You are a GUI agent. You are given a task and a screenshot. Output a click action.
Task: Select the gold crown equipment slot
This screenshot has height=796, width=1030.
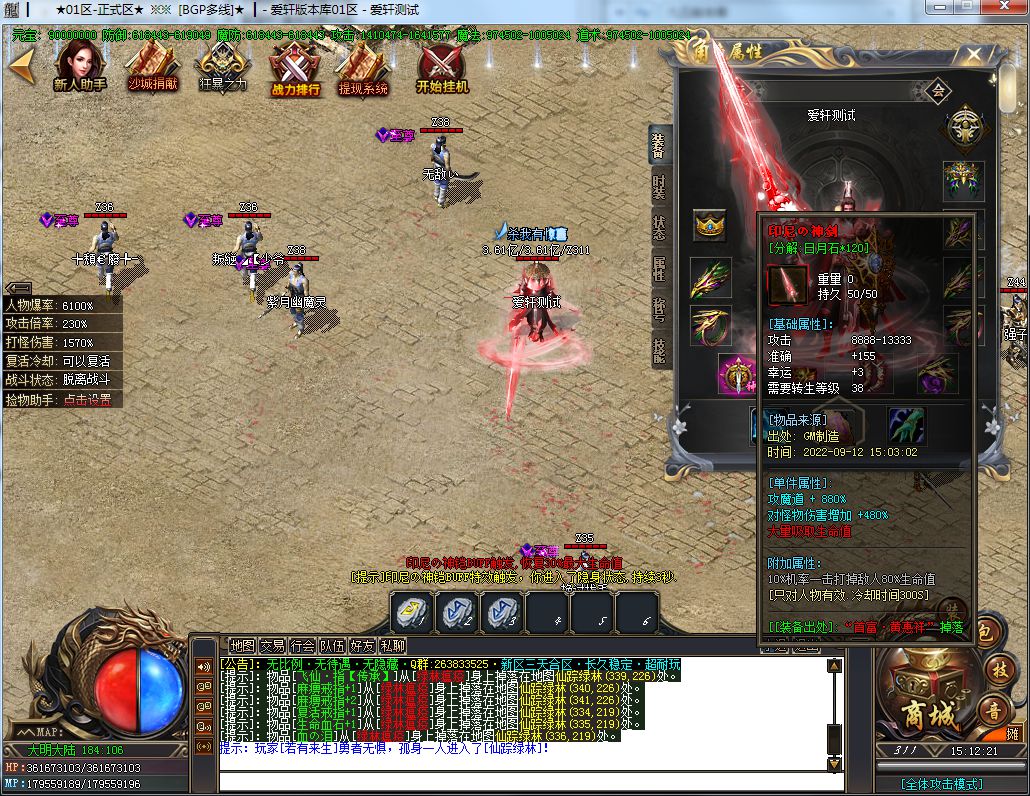[x=710, y=226]
